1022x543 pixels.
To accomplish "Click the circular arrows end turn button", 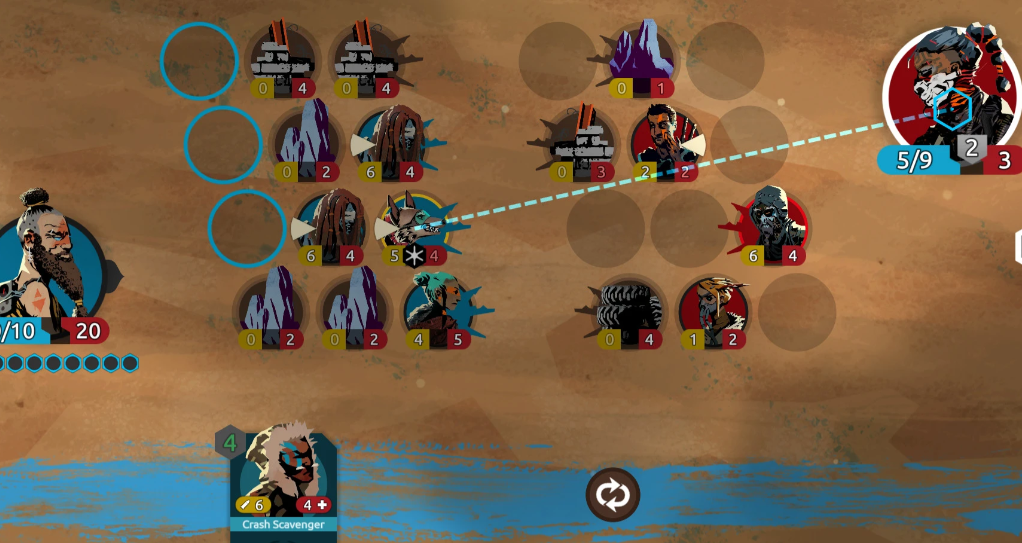I will pyautogui.click(x=612, y=494).
